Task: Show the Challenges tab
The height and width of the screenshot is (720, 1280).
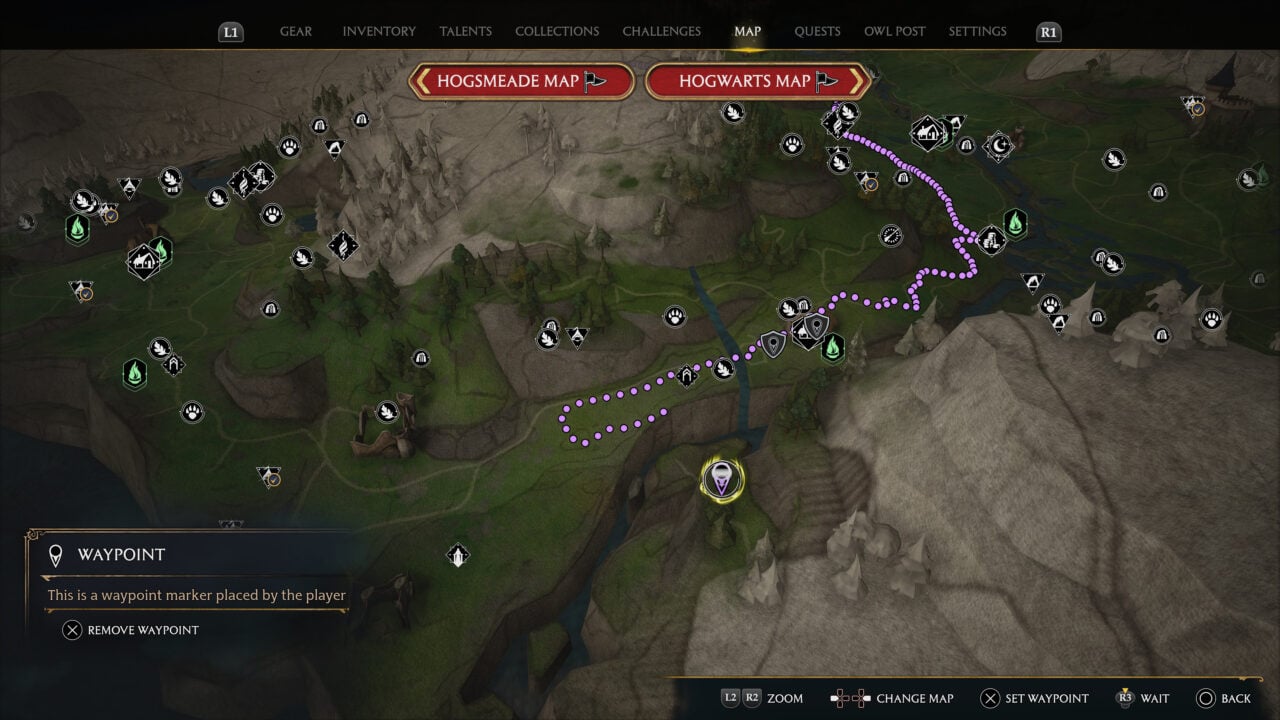Action: [x=662, y=31]
